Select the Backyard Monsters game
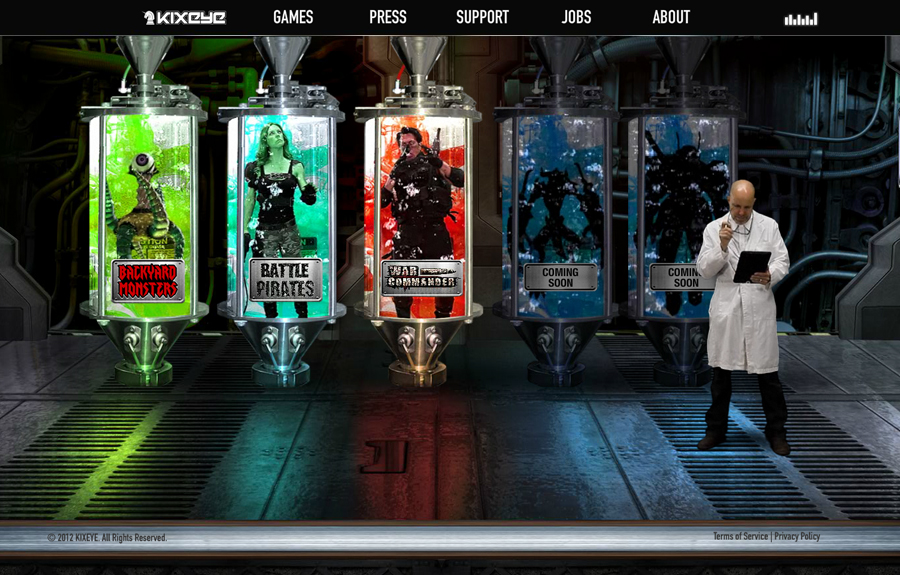 tap(148, 281)
